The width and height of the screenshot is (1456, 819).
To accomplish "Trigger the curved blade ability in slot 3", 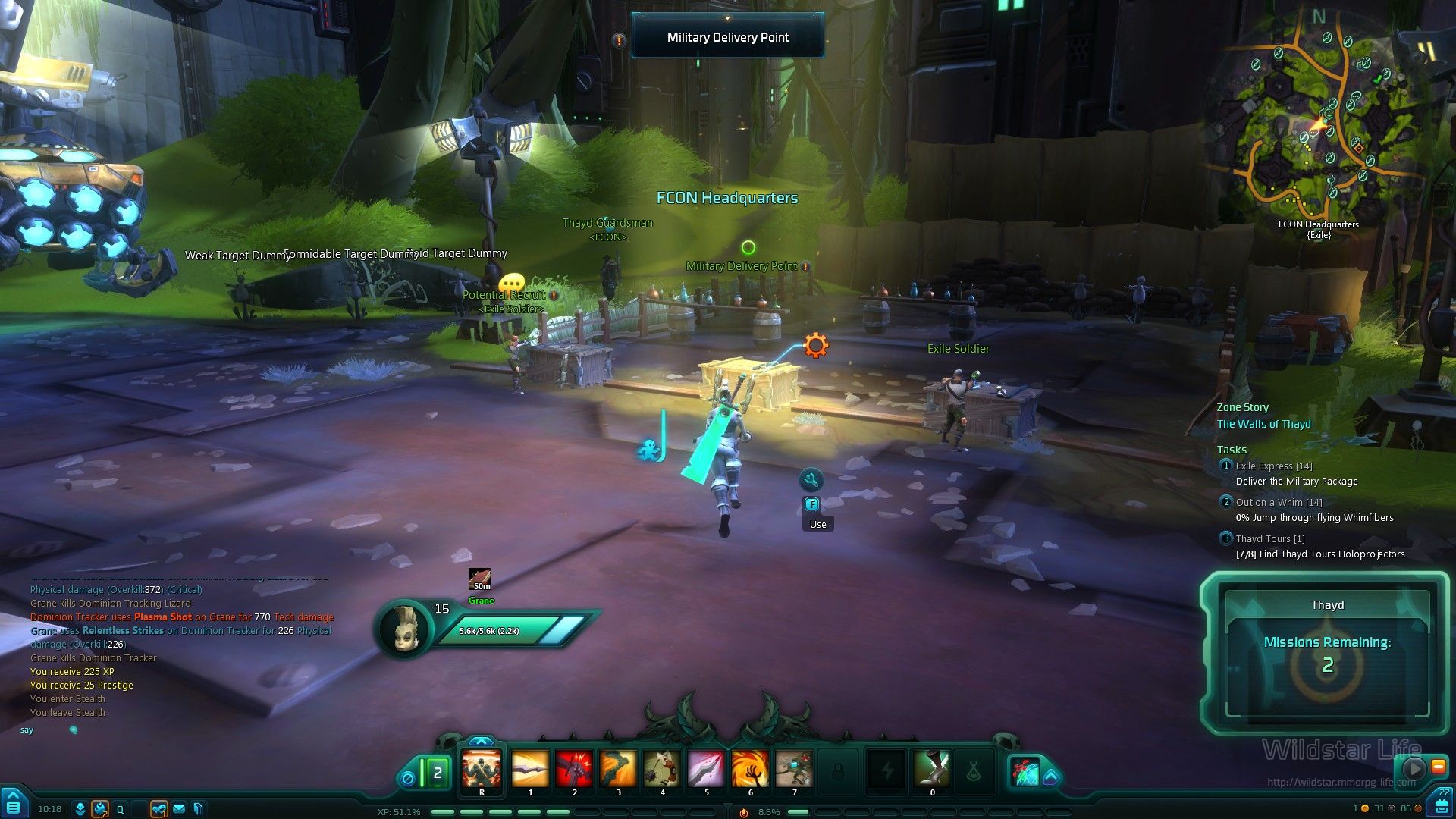I will (618, 769).
